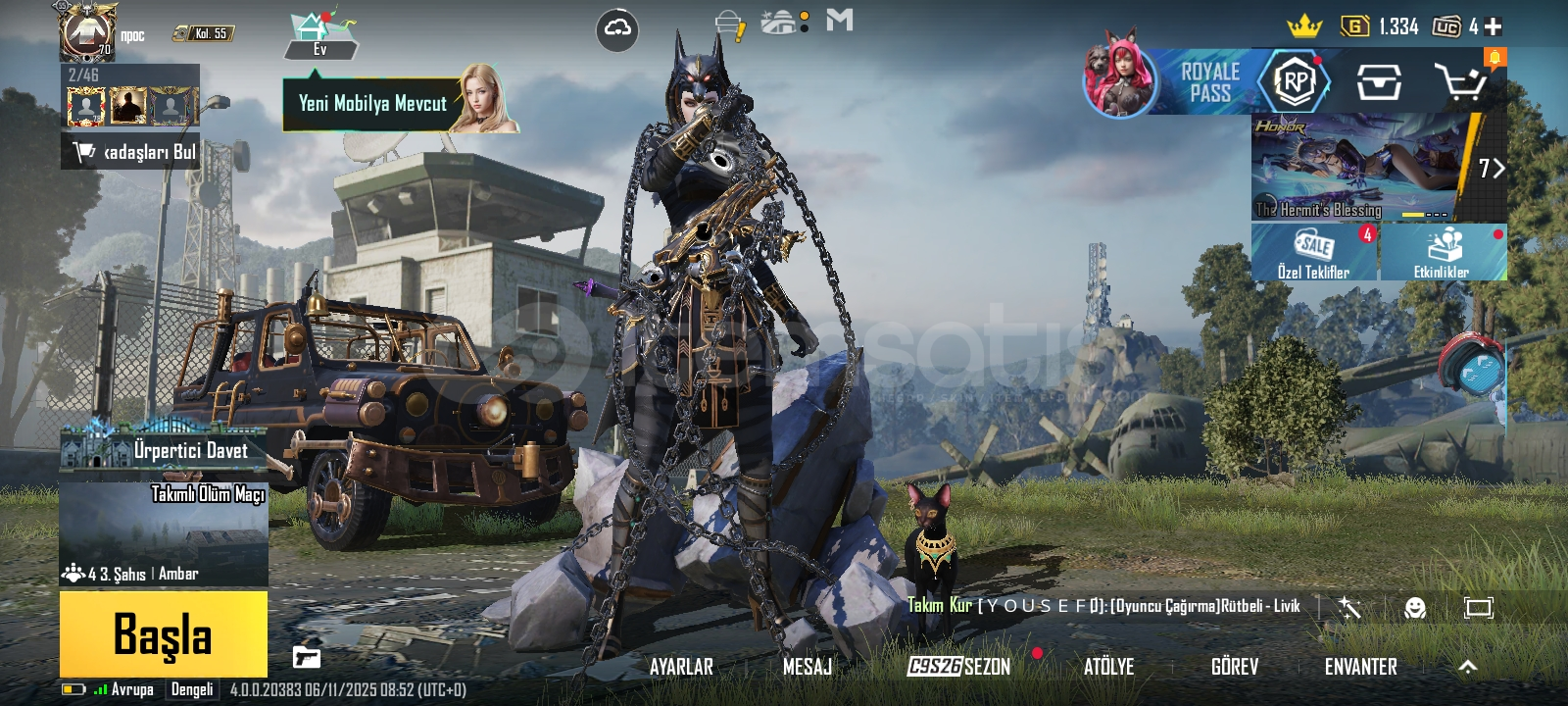Open the cloud icon at top
The height and width of the screenshot is (706, 1568).
tap(617, 29)
